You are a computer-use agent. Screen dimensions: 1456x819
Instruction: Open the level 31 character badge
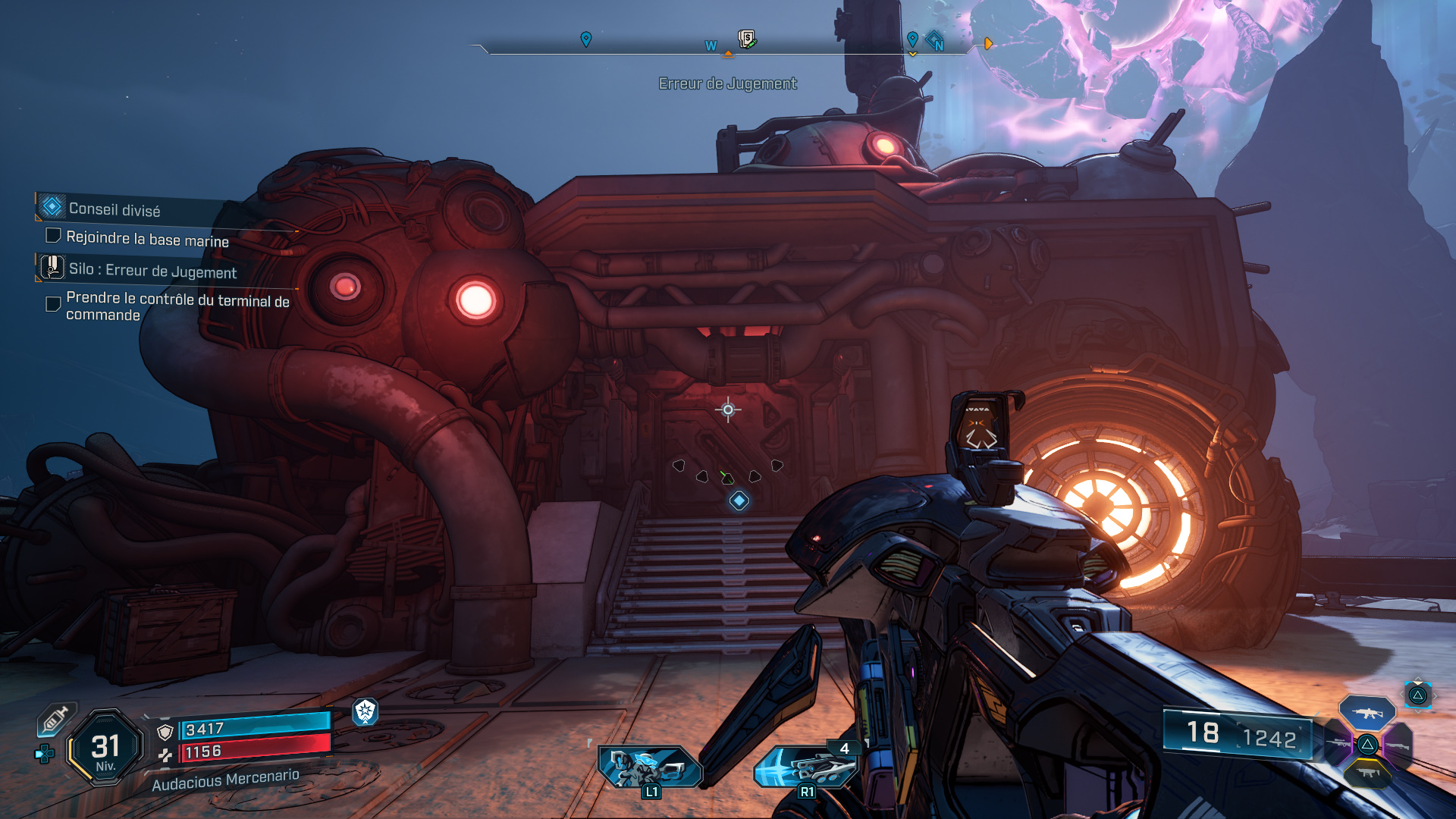(105, 748)
